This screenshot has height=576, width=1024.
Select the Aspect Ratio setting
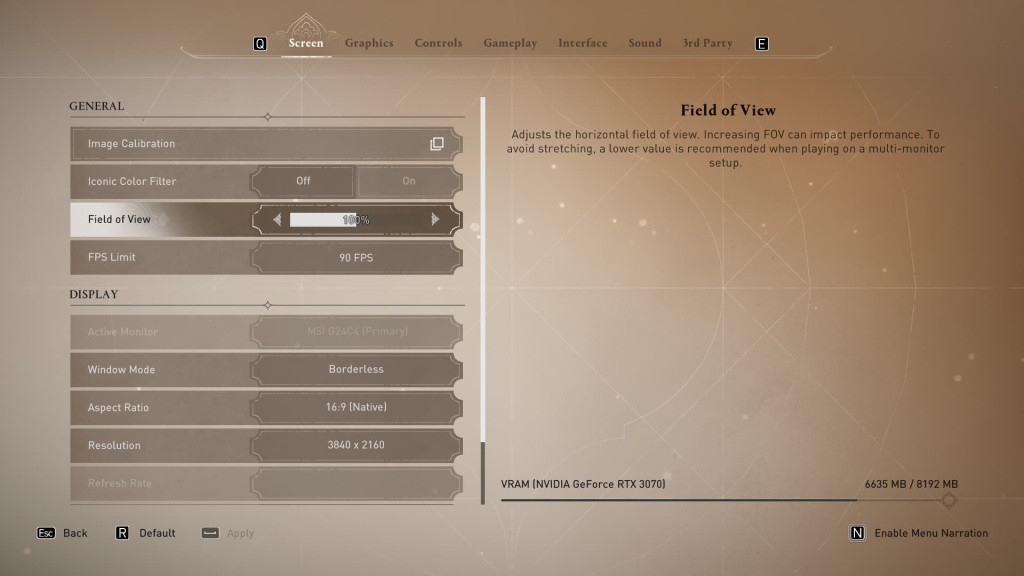(356, 407)
